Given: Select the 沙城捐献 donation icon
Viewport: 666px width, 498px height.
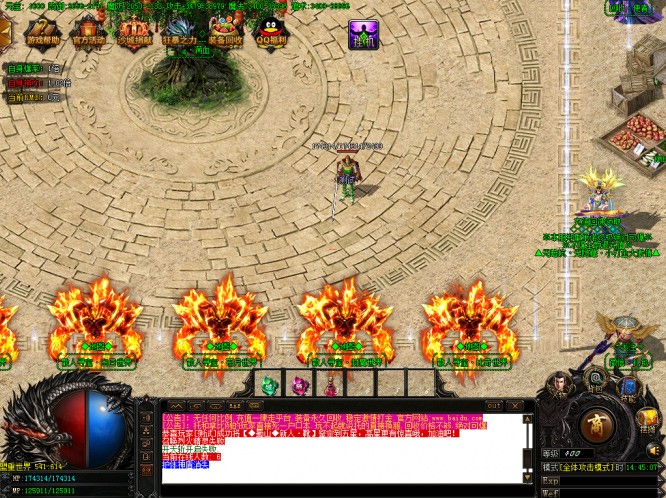Looking at the screenshot, I should click(136, 30).
